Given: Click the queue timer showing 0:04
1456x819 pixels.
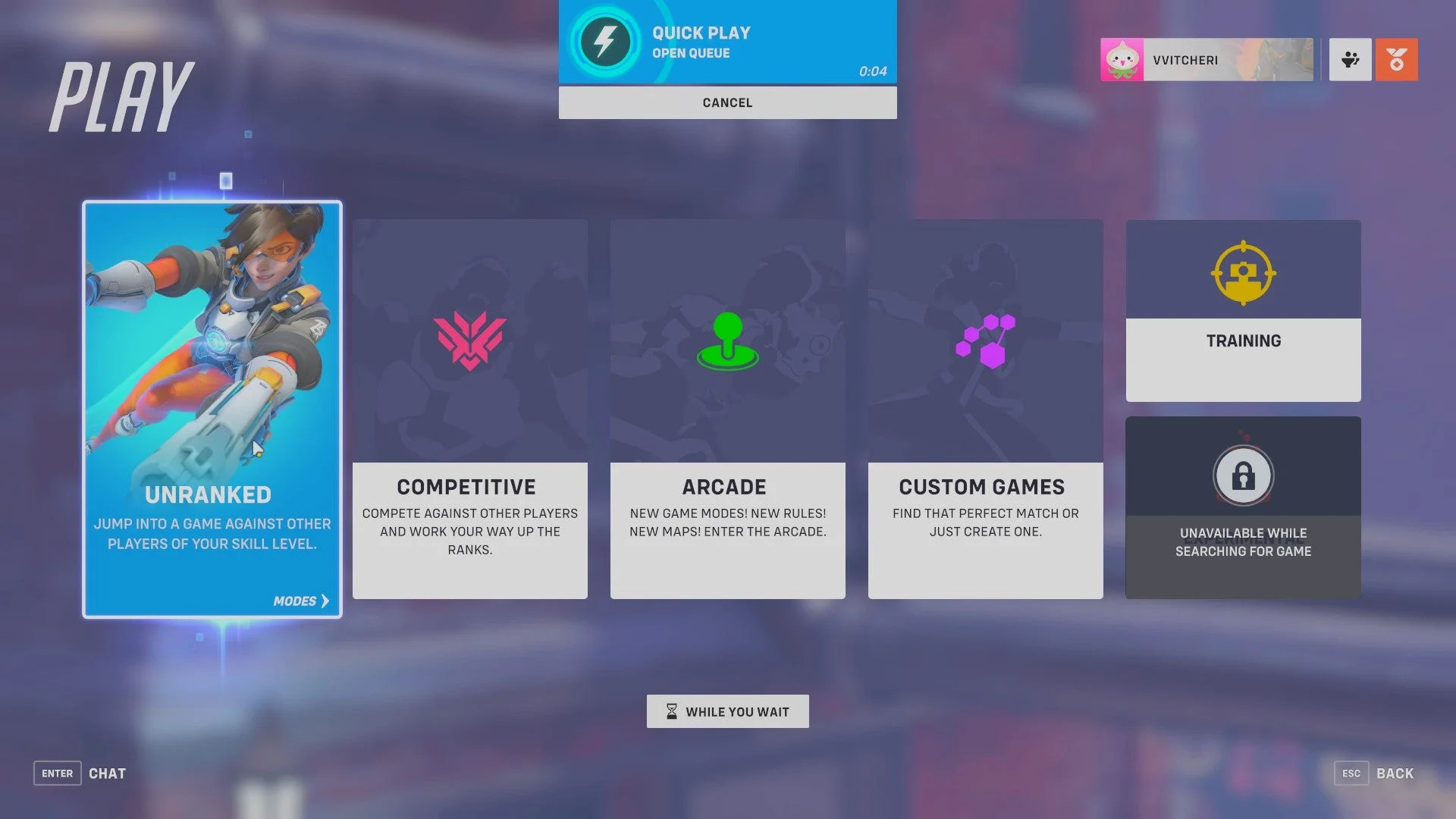Looking at the screenshot, I should 872,72.
